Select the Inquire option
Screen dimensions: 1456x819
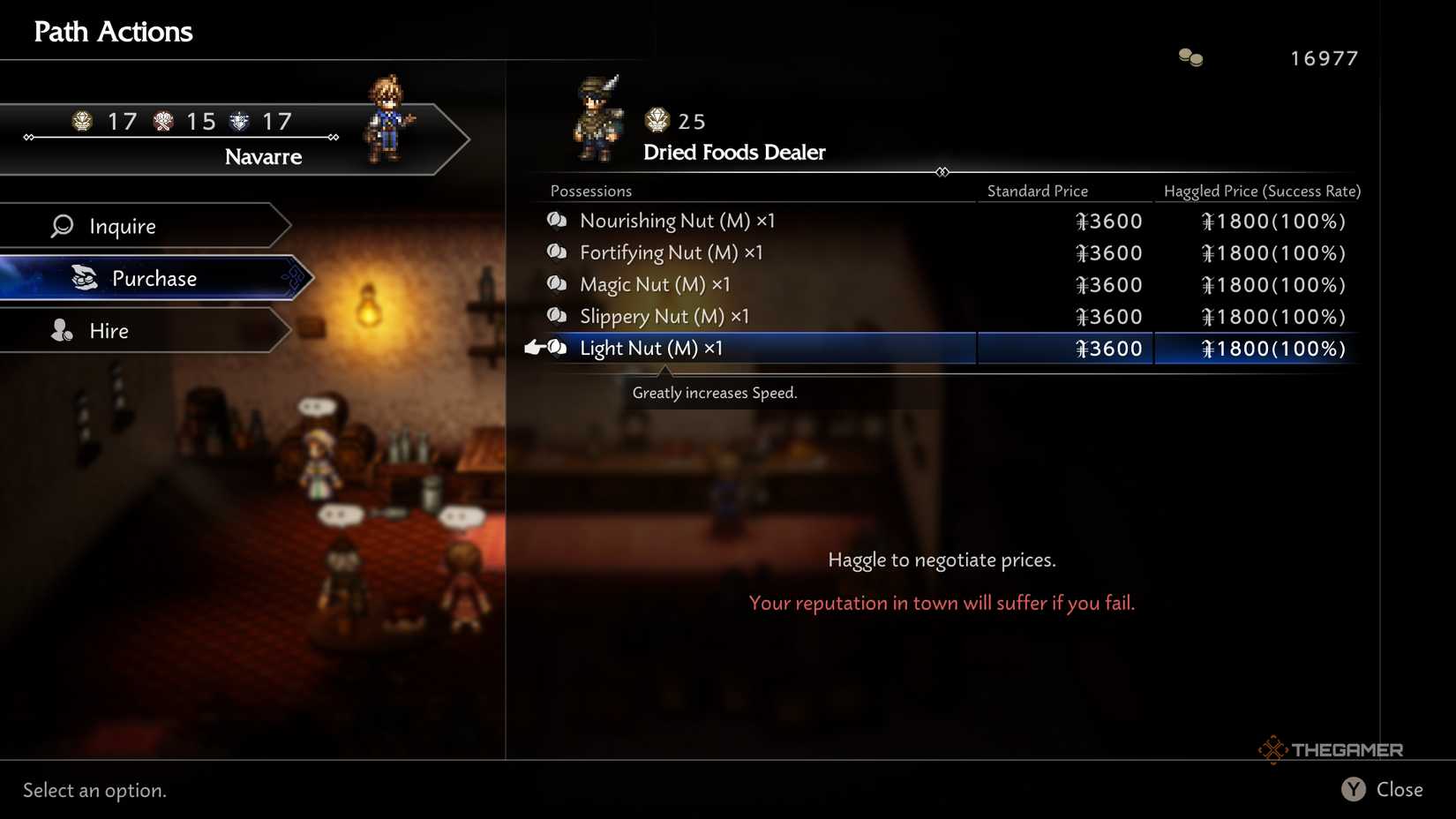pos(122,226)
